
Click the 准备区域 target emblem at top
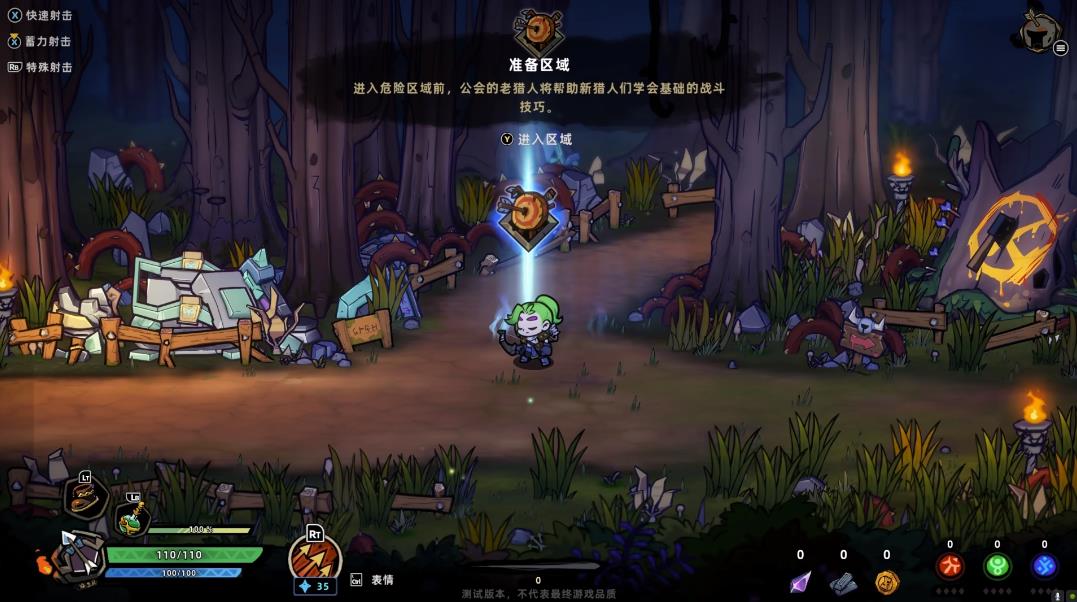click(537, 30)
